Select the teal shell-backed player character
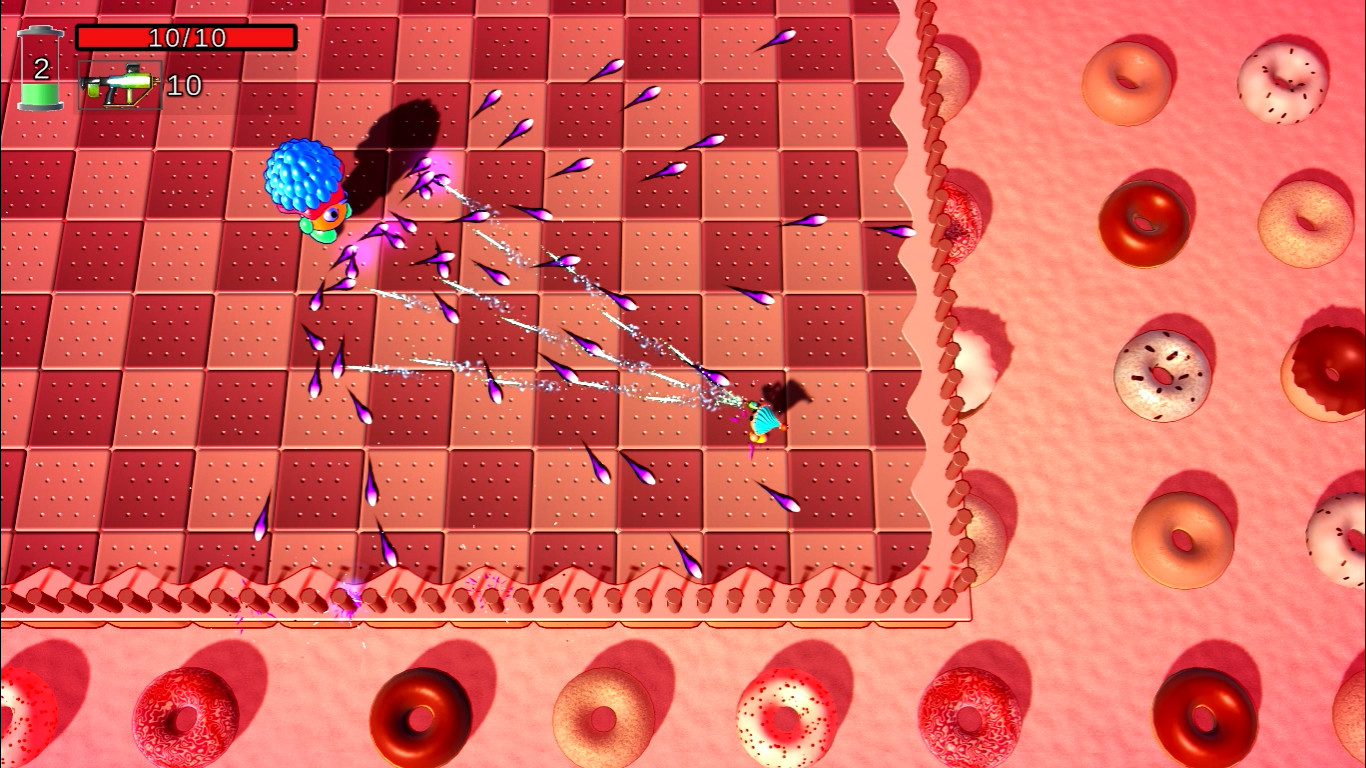This screenshot has width=1366, height=768. tap(765, 418)
